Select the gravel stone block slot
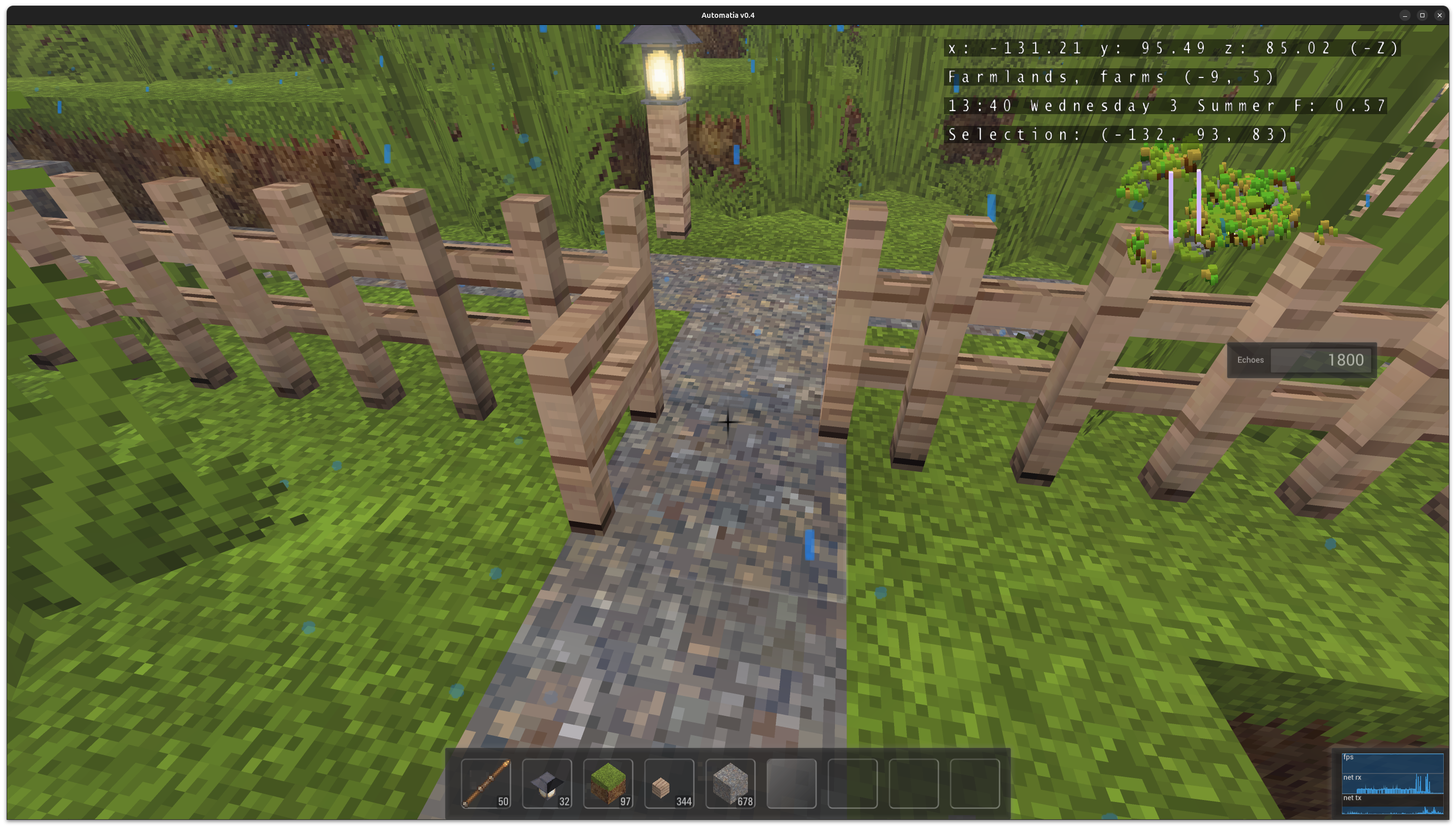The height and width of the screenshot is (828, 1456). 730,783
